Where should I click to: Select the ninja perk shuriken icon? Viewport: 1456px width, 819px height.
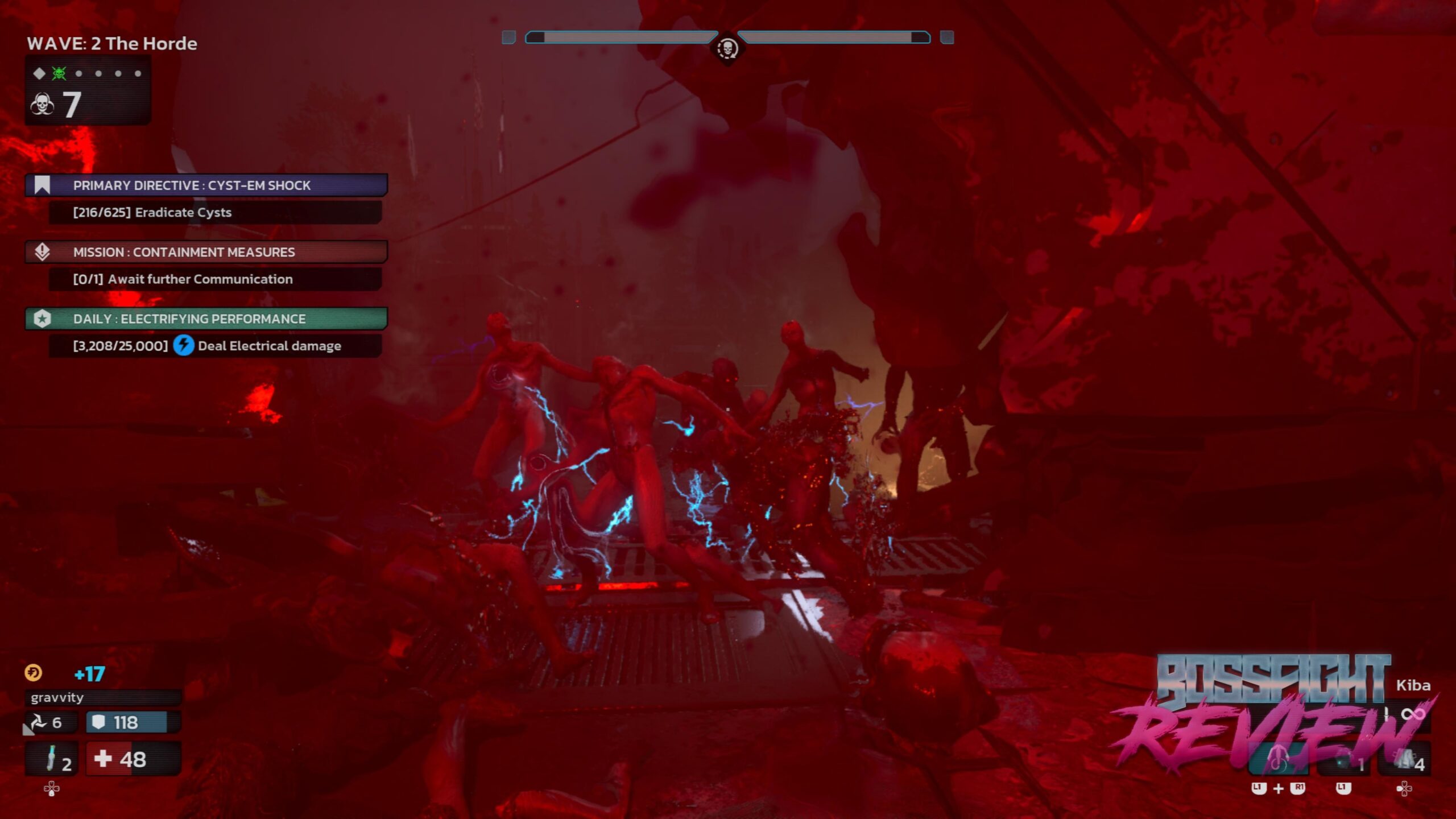pos(39,722)
